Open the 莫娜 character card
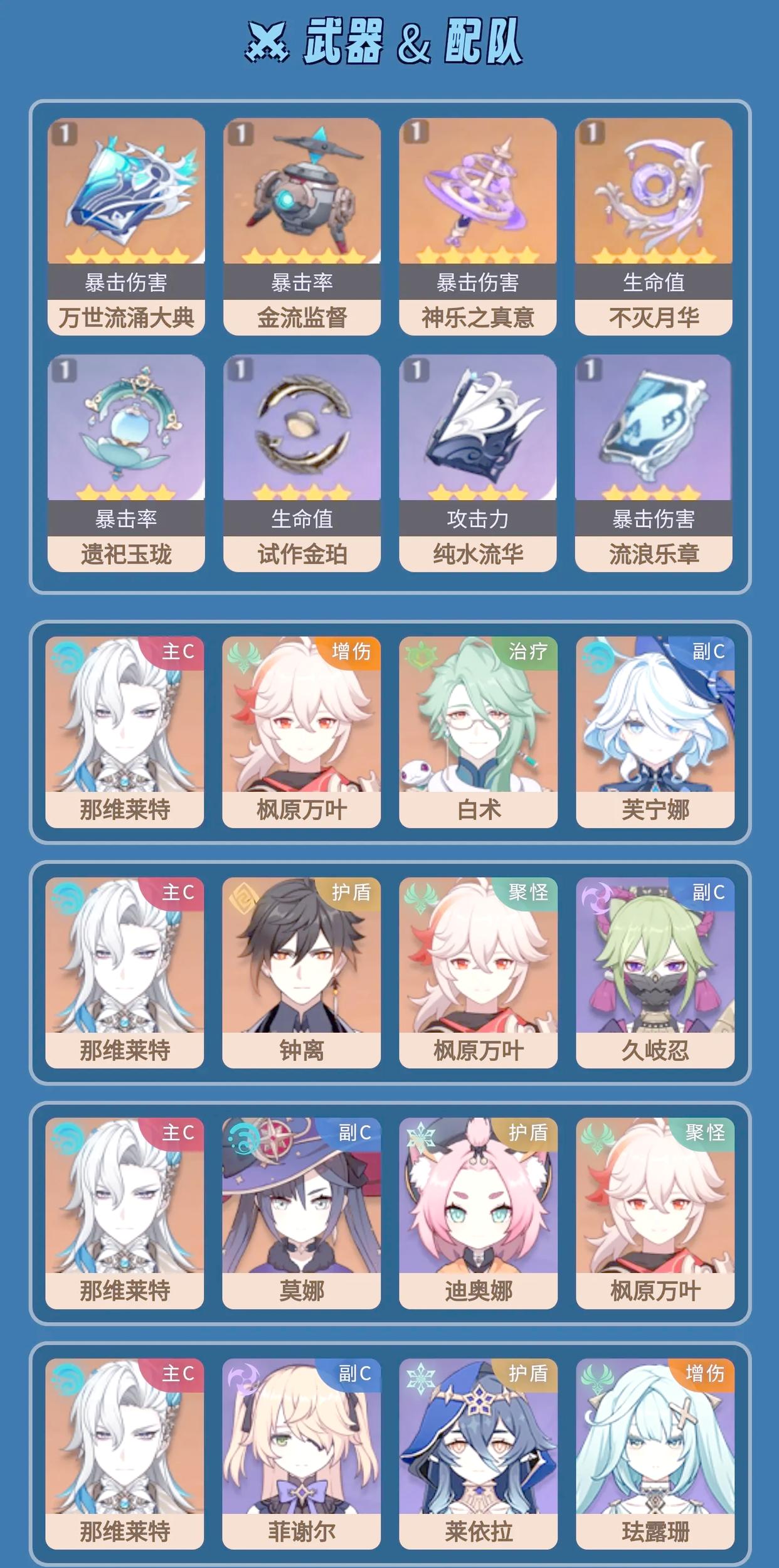 (x=301, y=1212)
